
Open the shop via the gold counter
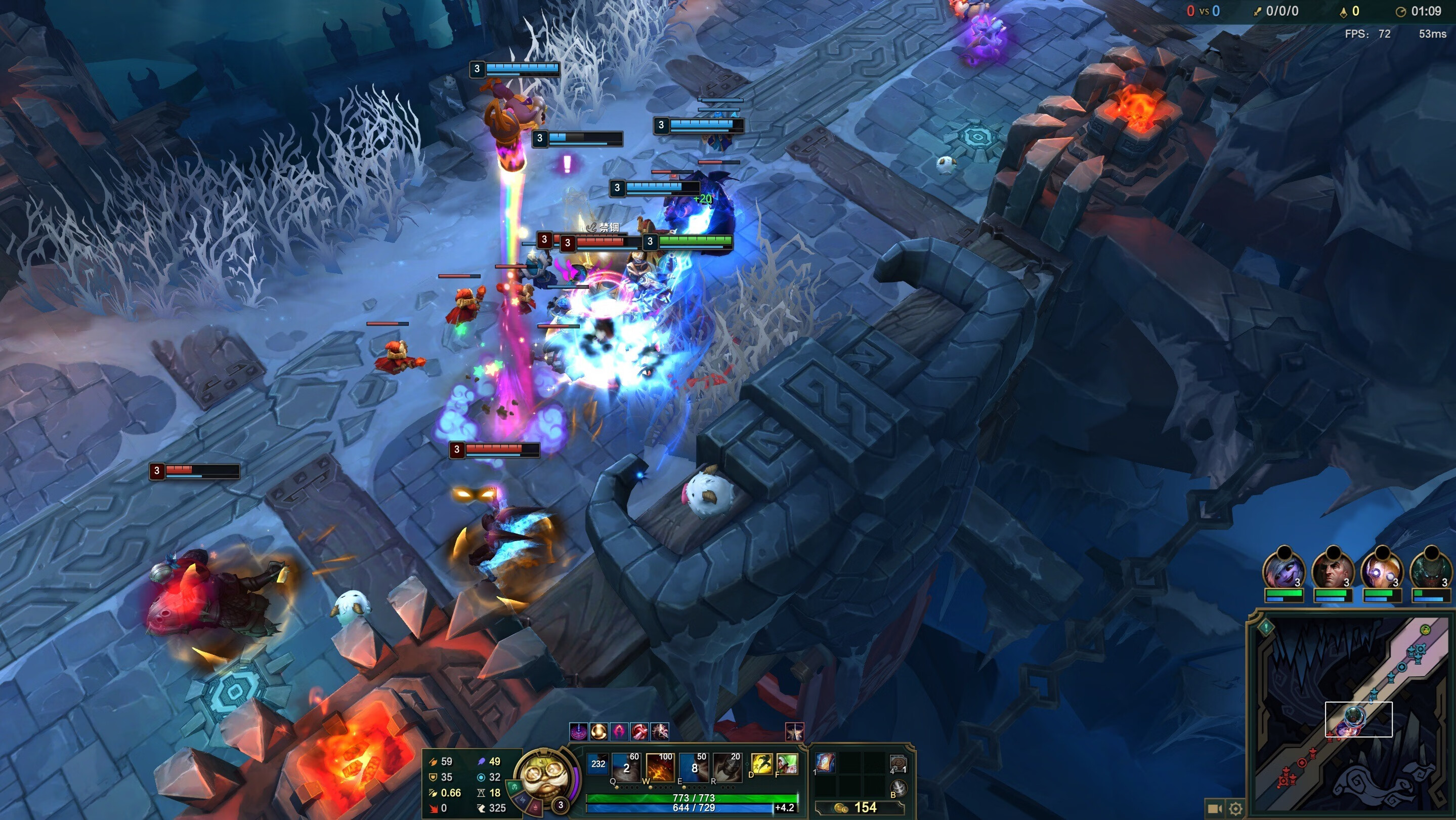[x=859, y=807]
